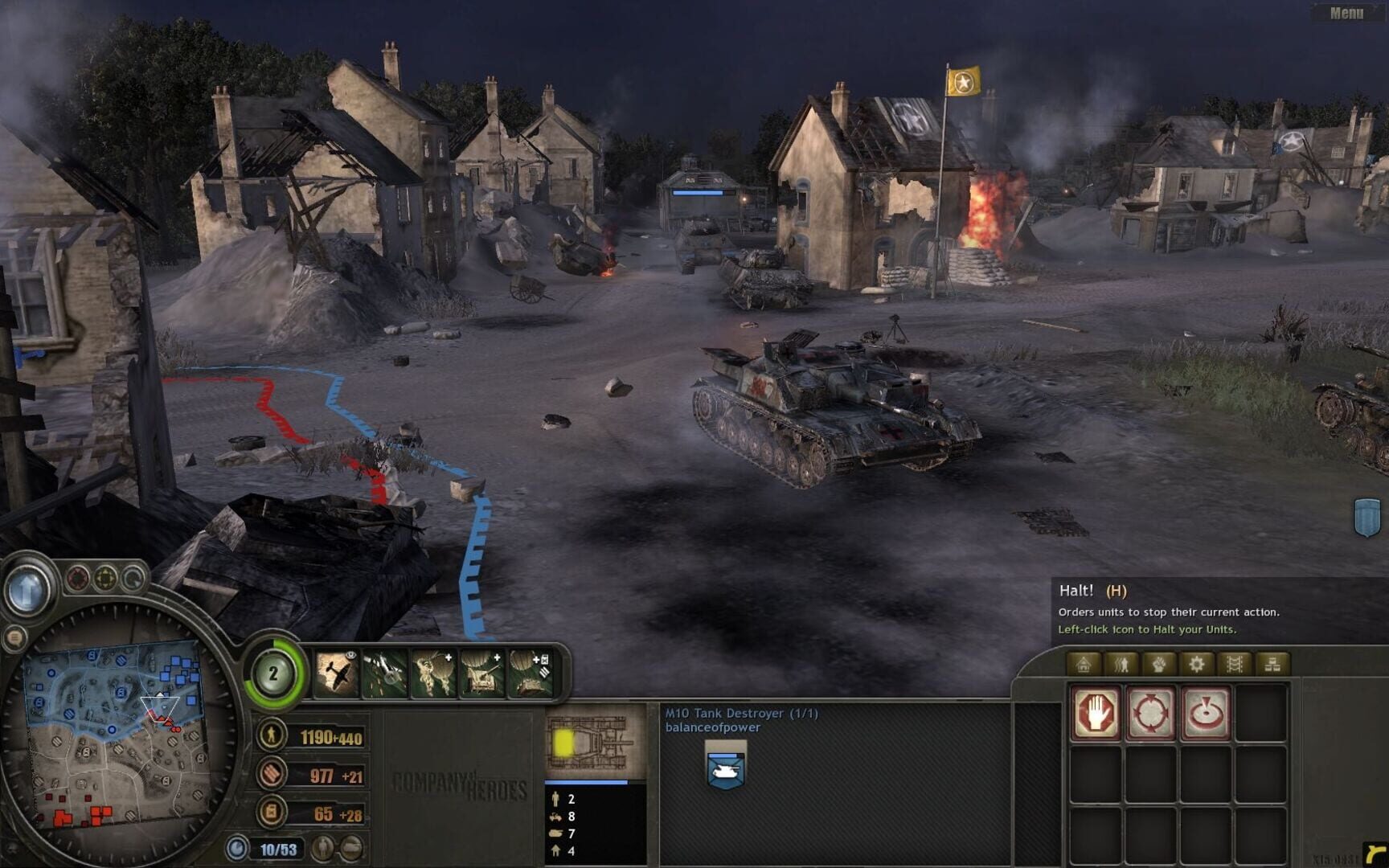Click the blue shield icon at the screen edge

(1367, 517)
